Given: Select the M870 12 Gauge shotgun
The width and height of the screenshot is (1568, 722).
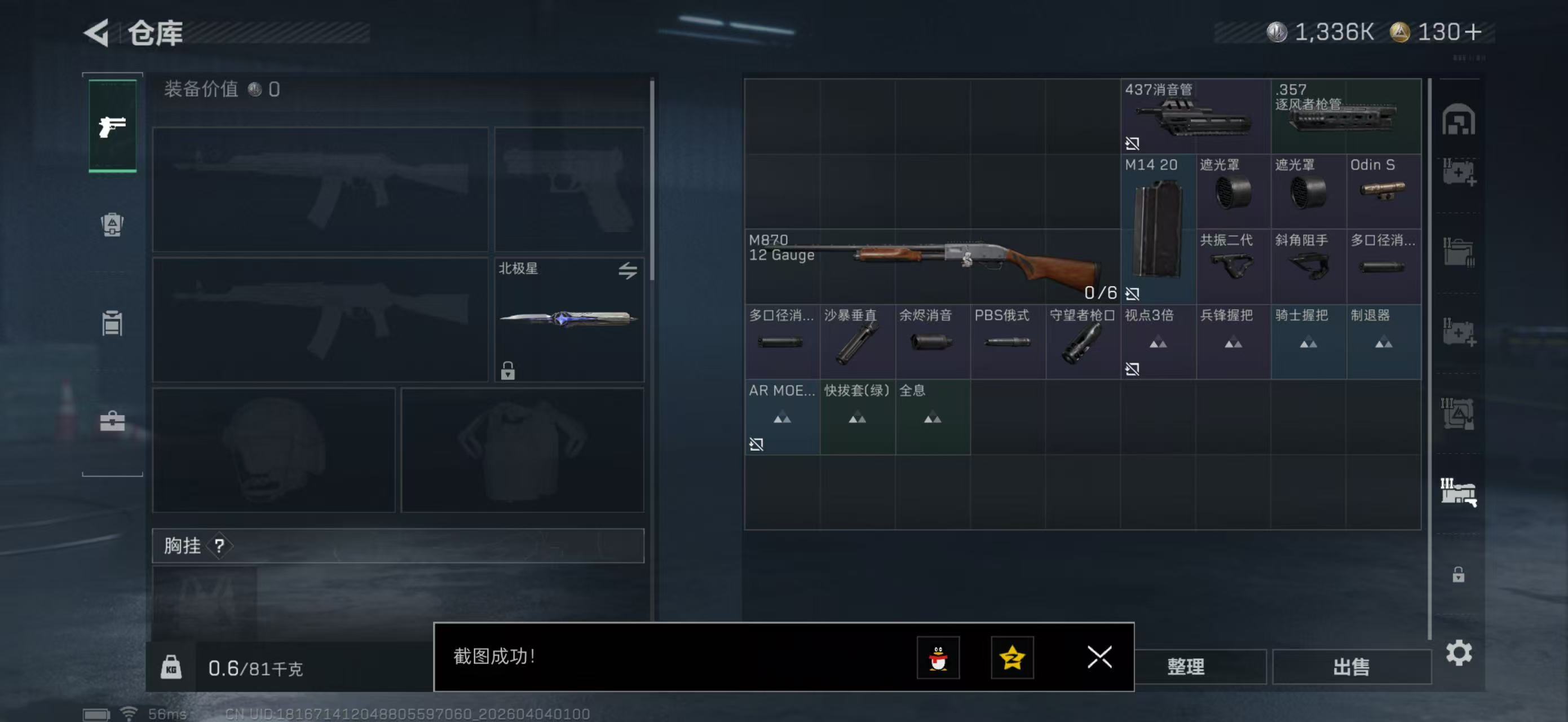Looking at the screenshot, I should coord(932,266).
